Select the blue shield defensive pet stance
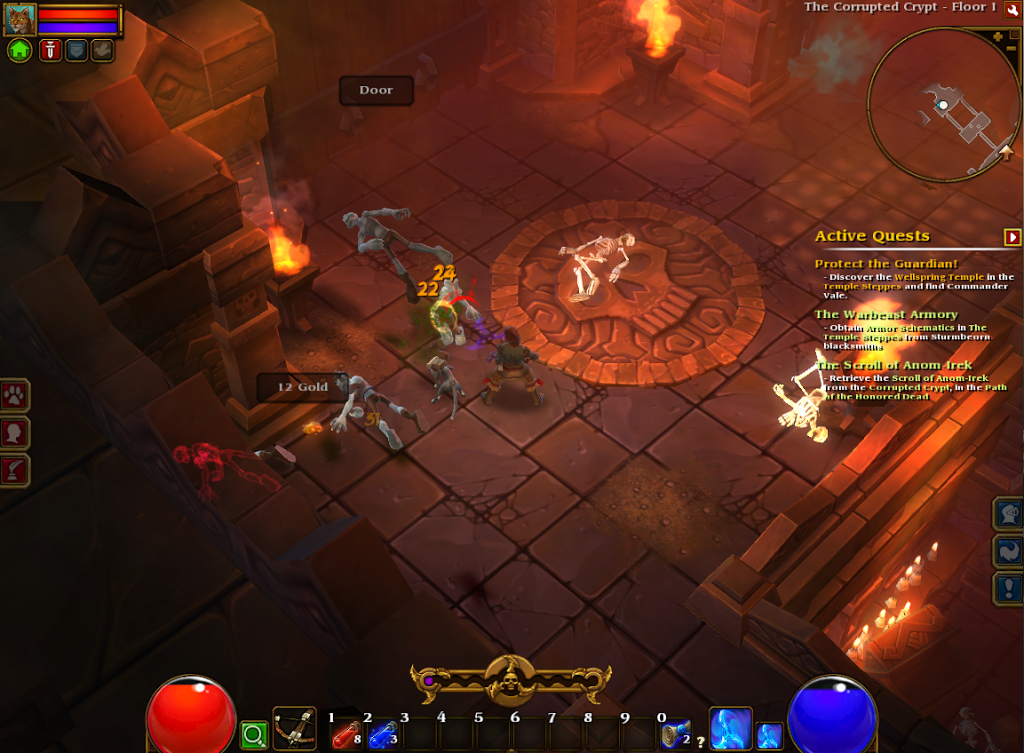 point(76,50)
